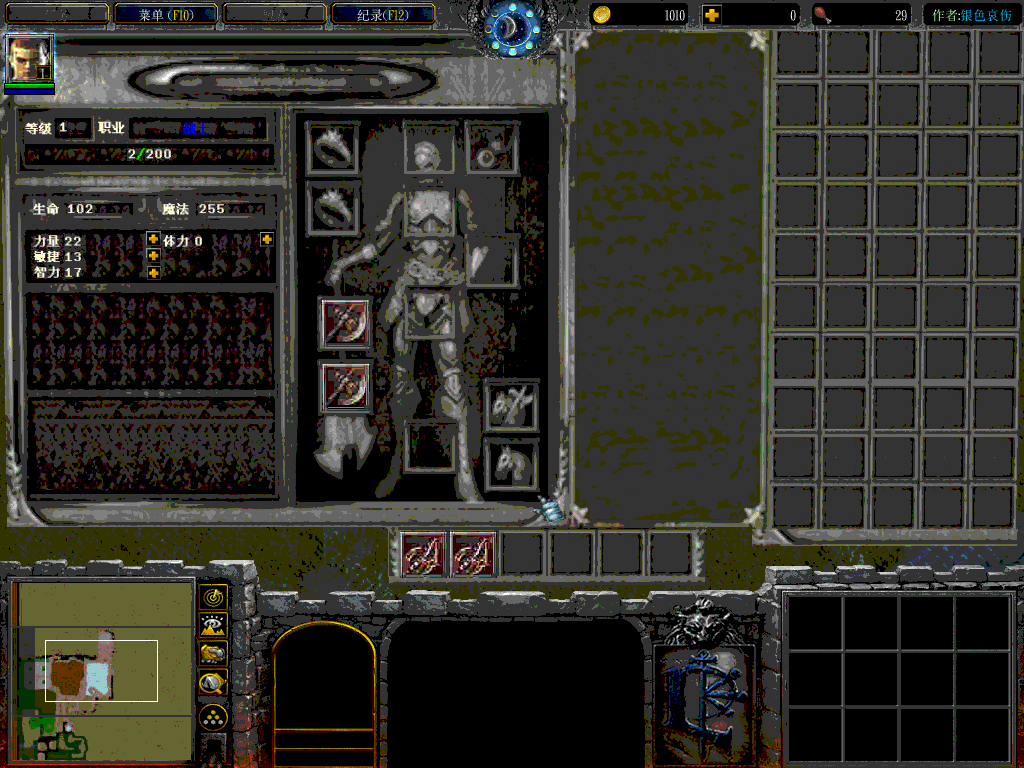Add a point to 力量 (strength)
The image size is (1024, 768).
(x=153, y=239)
